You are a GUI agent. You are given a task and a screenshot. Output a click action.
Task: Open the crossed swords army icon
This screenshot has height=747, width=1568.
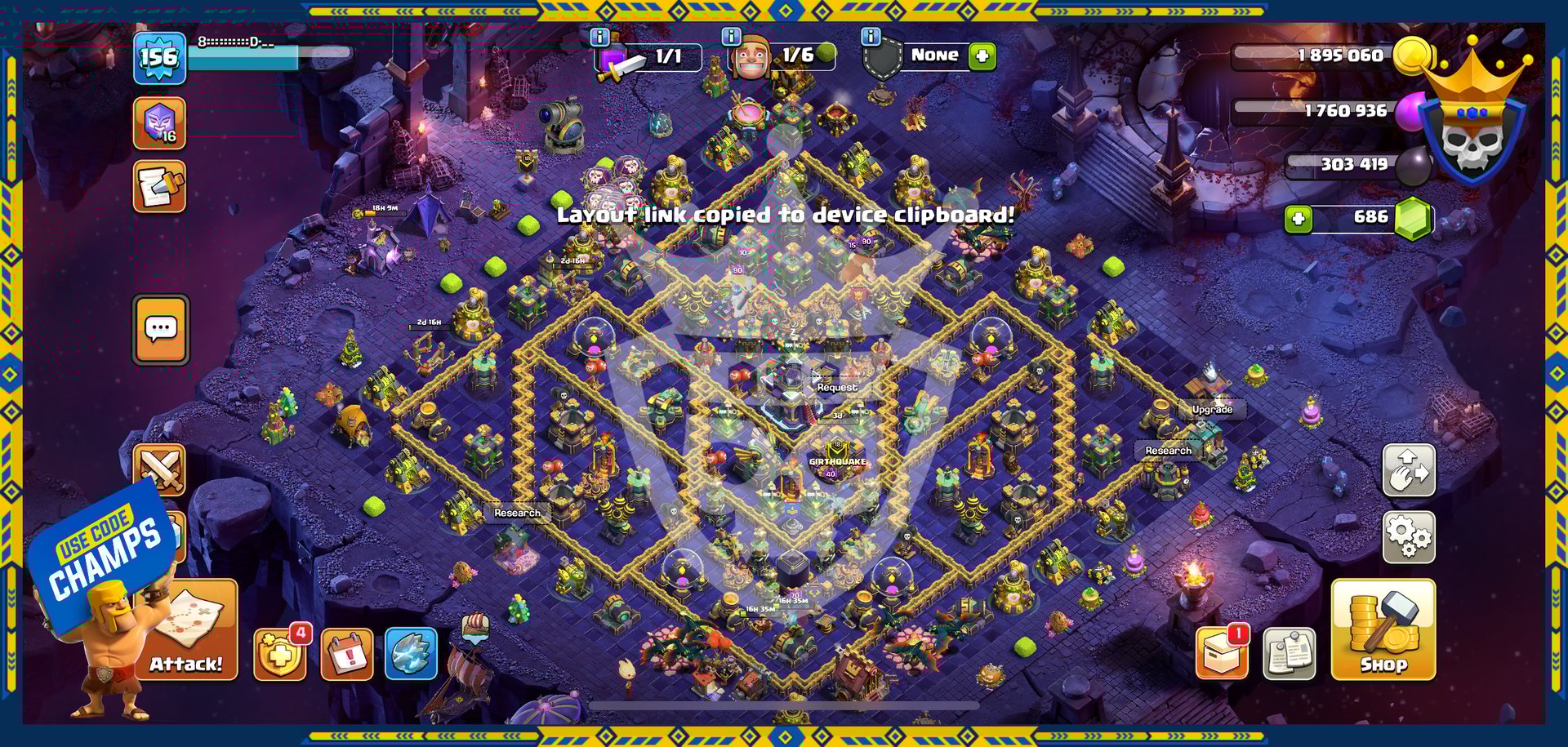[x=161, y=469]
